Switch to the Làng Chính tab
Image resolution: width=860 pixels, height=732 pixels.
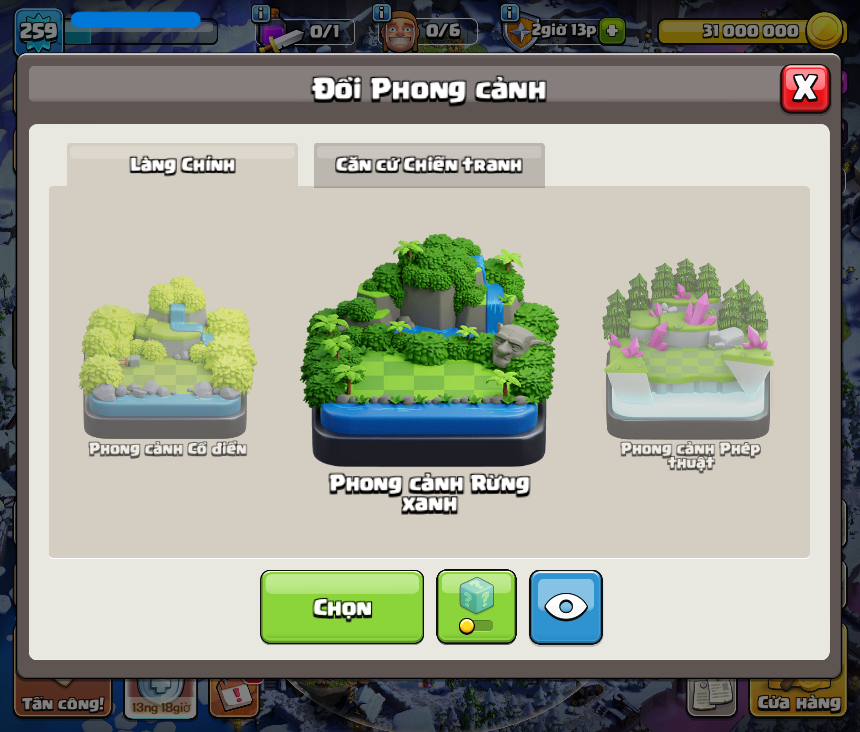point(182,165)
